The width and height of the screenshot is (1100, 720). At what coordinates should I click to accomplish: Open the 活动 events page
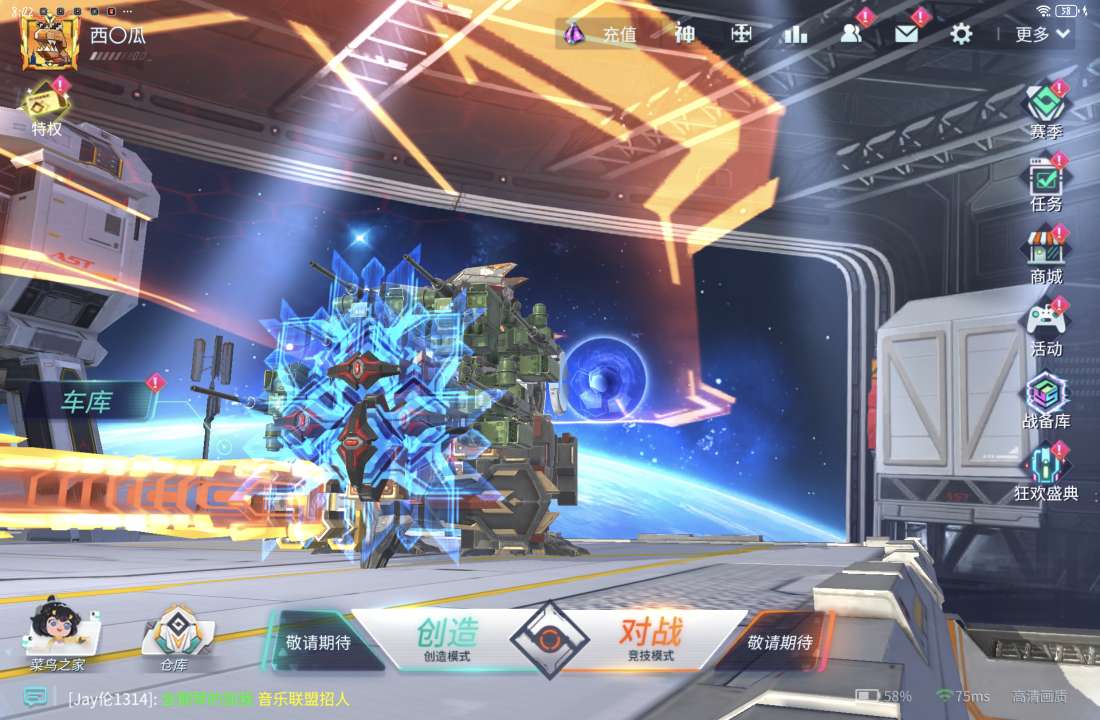(x=1046, y=331)
